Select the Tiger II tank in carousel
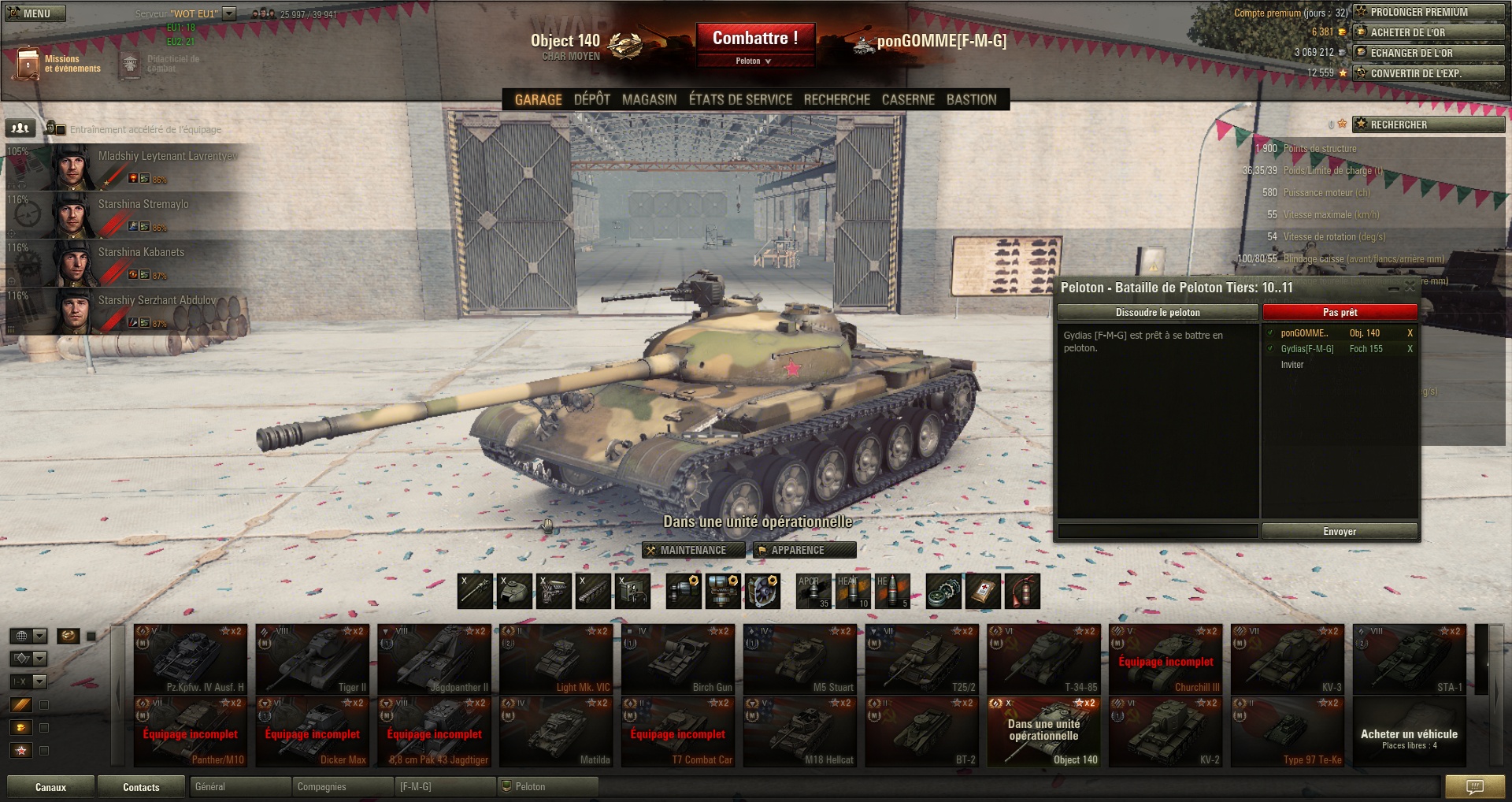The height and width of the screenshot is (802, 1512). click(313, 659)
